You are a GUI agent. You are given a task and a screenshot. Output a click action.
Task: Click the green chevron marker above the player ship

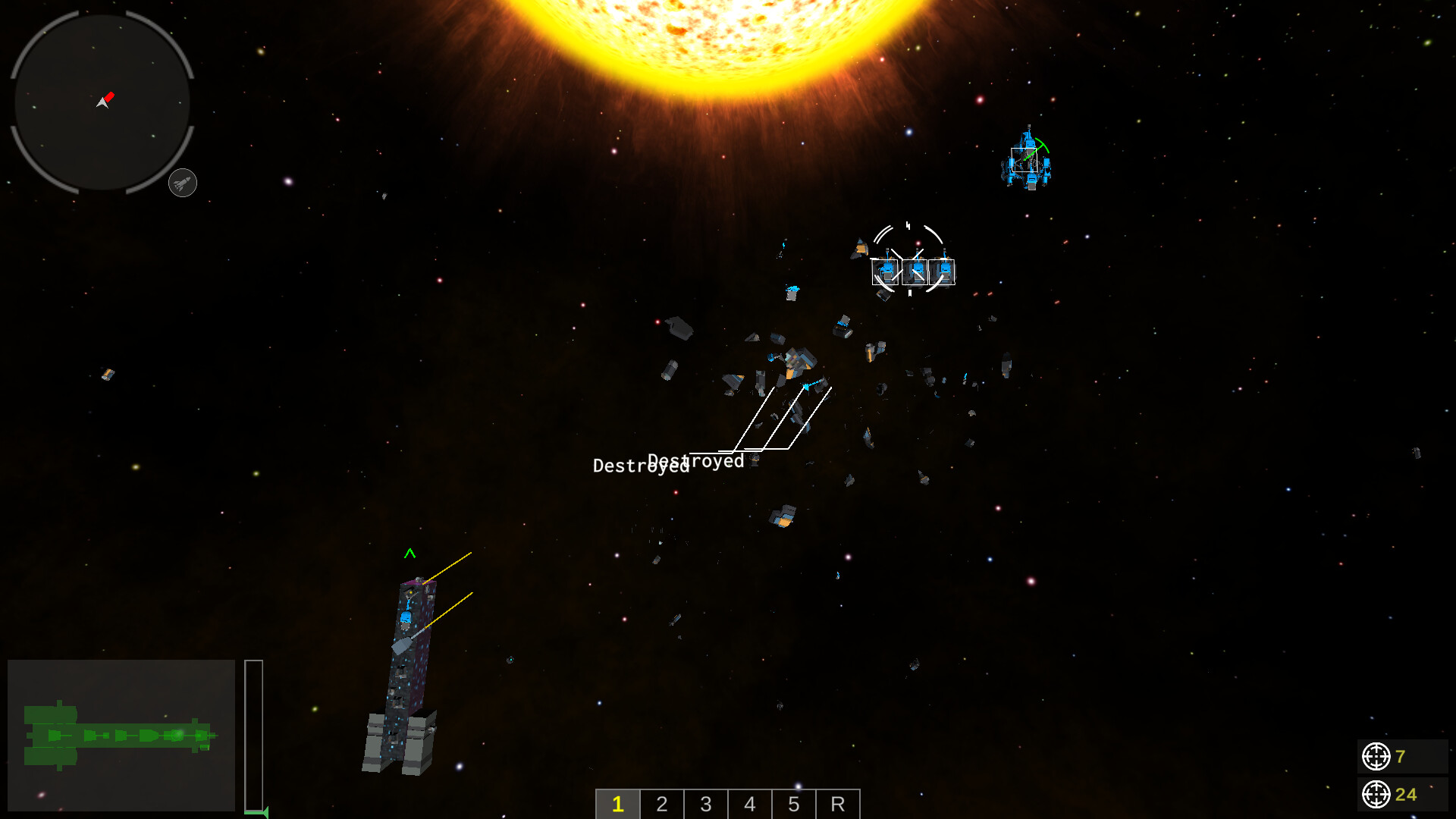pyautogui.click(x=410, y=554)
